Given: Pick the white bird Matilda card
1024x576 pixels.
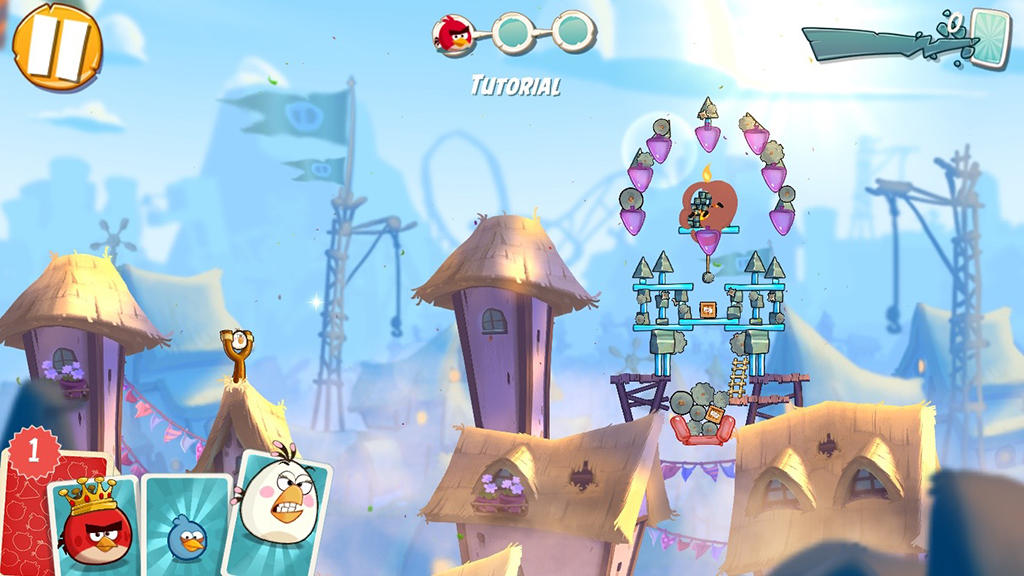Looking at the screenshot, I should (x=281, y=510).
